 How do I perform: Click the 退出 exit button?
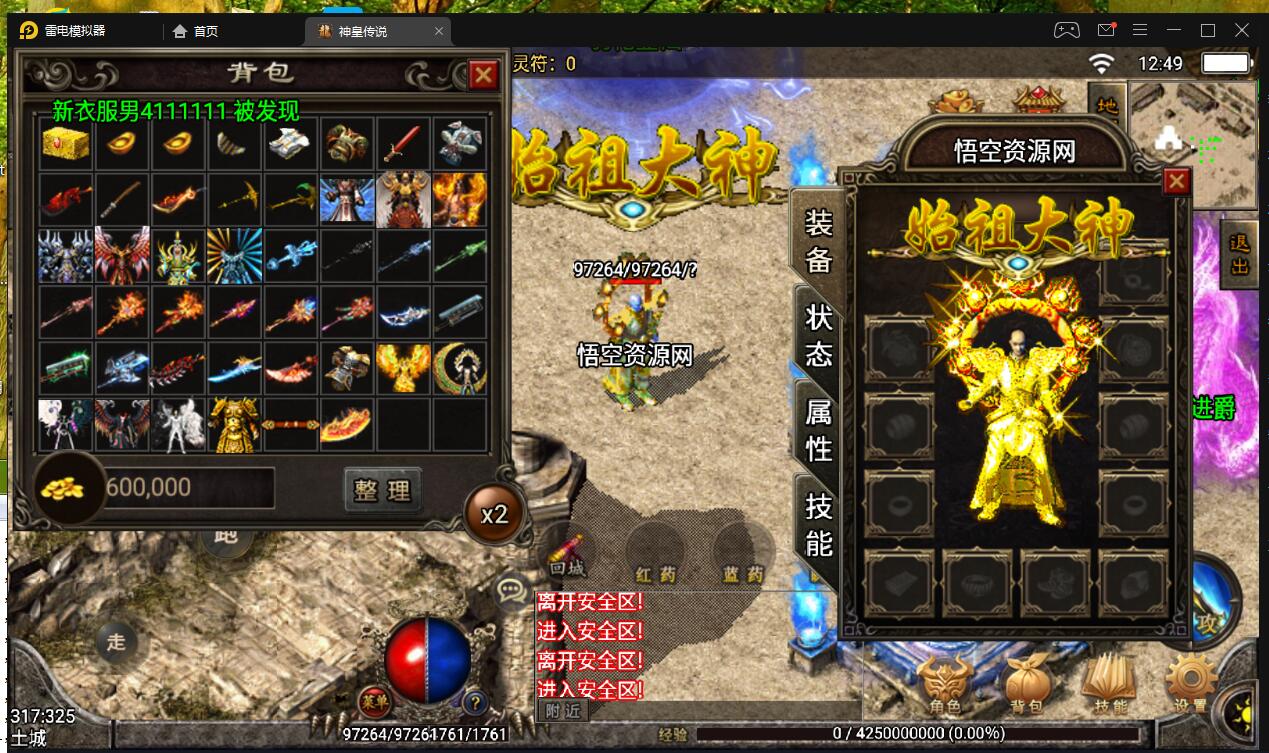click(x=1239, y=254)
